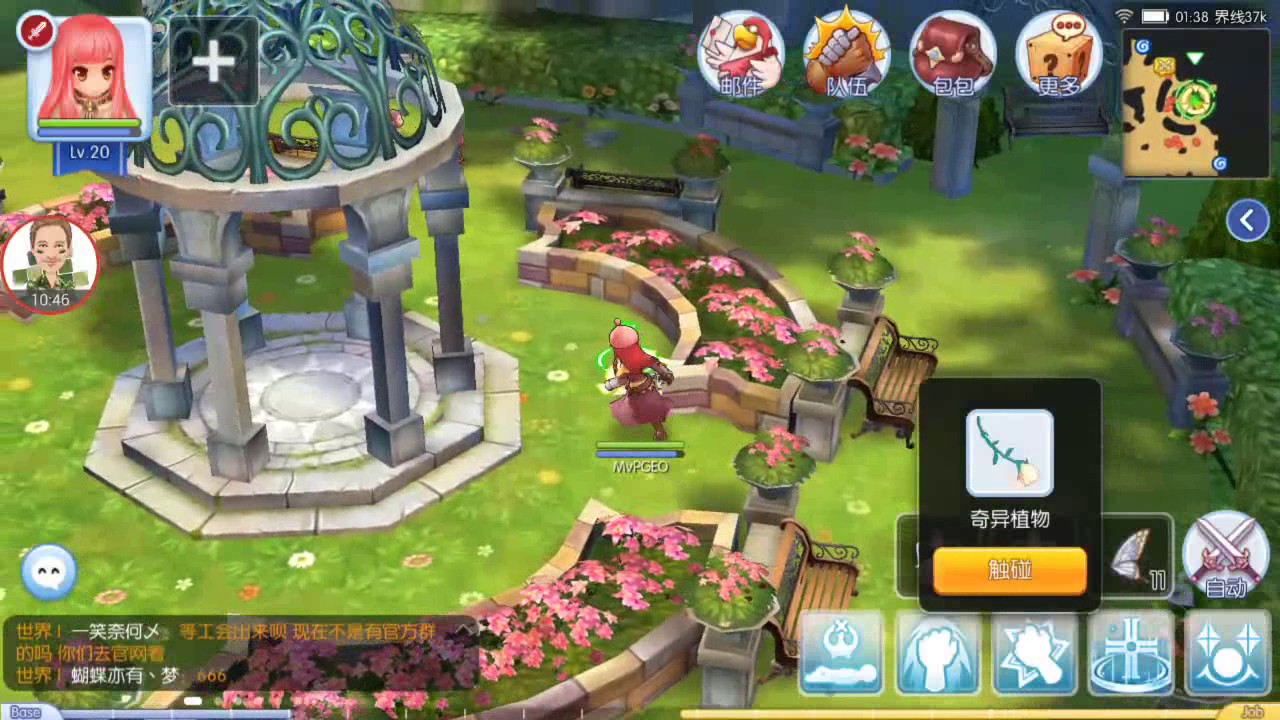Use the butterfly wing item slot

click(x=1138, y=556)
